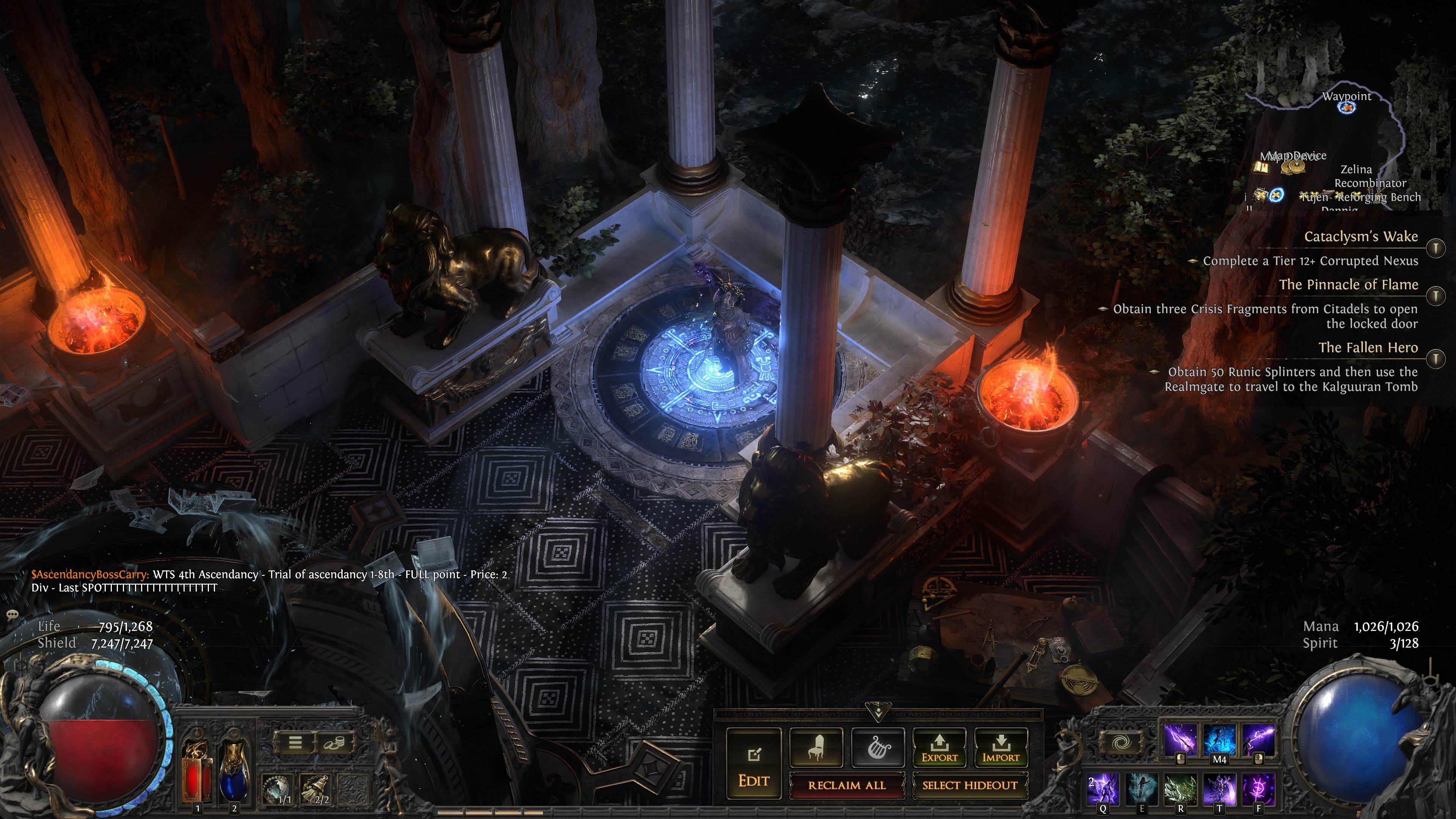1456x819 pixels.
Task: Click the Waypoint marker on the minimap
Action: (x=1347, y=107)
